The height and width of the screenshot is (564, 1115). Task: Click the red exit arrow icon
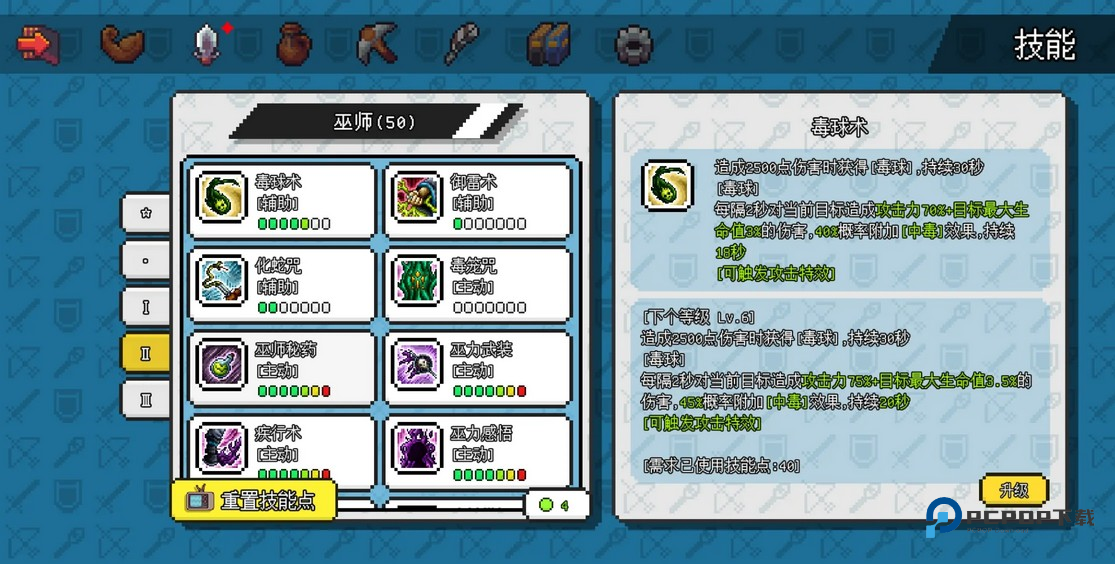pyautogui.click(x=38, y=44)
